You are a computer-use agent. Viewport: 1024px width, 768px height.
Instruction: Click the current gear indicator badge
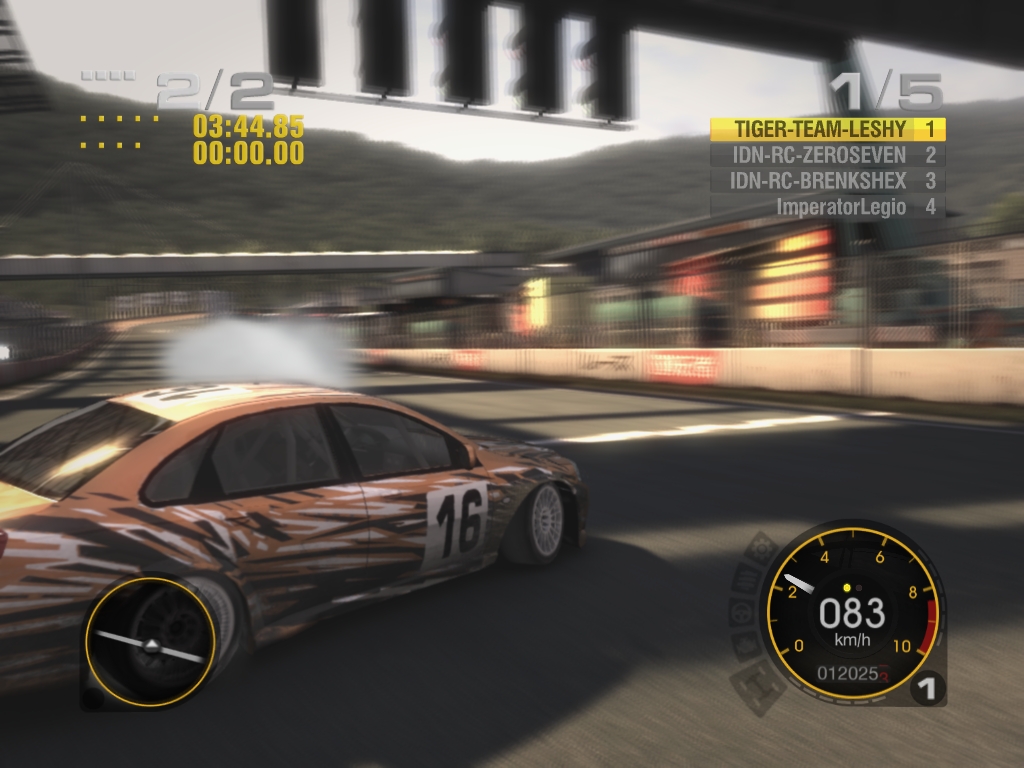tap(928, 688)
